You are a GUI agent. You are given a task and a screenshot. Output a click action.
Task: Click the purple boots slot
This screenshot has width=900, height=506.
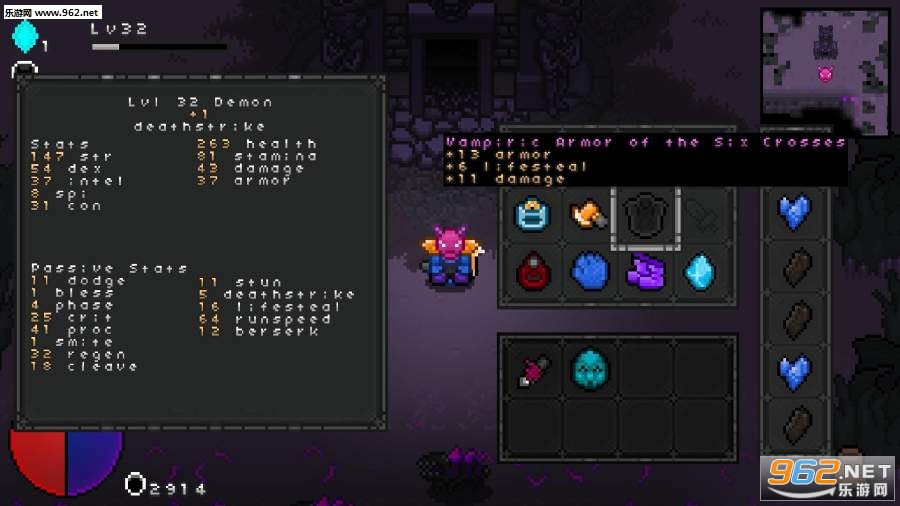(x=645, y=272)
